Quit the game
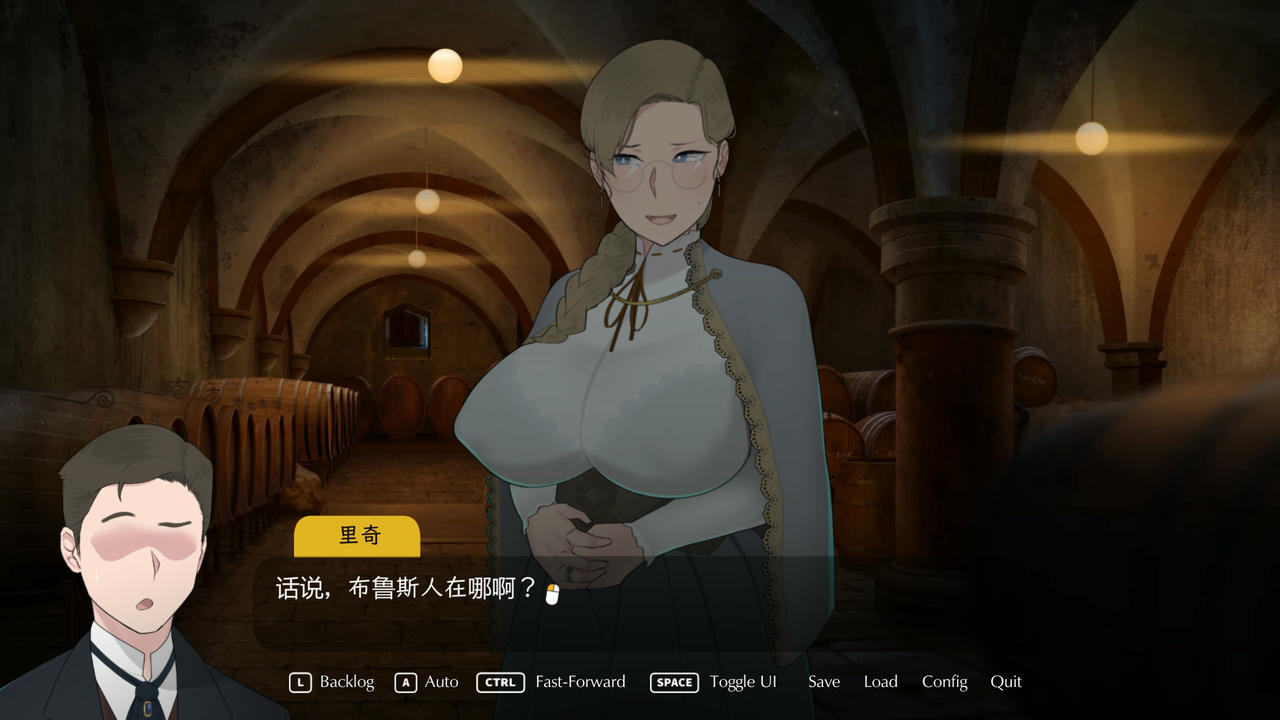Screen dimensions: 1280x720 coord(1006,681)
